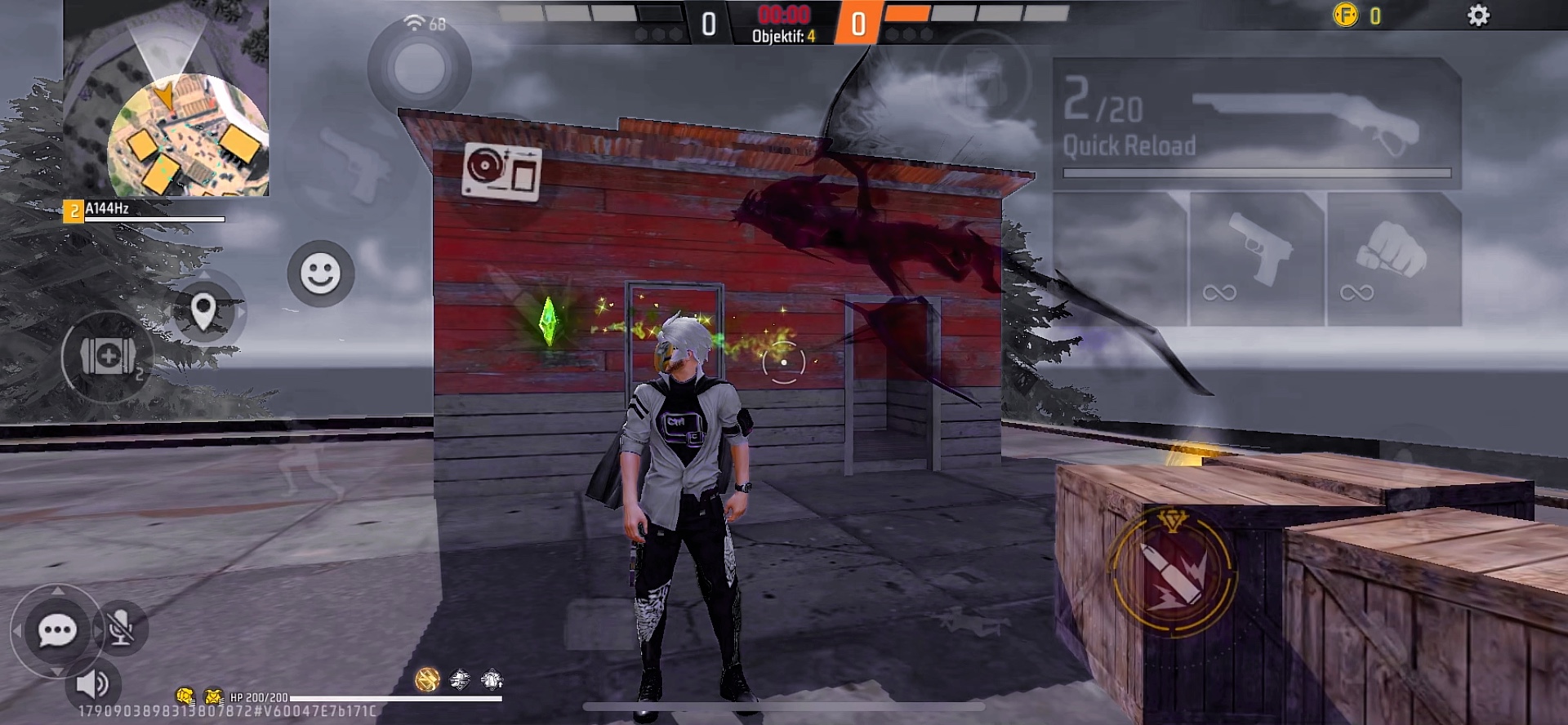Viewport: 1568px width, 725px height.
Task: Activate the bullet skill button
Action: coord(1174,574)
